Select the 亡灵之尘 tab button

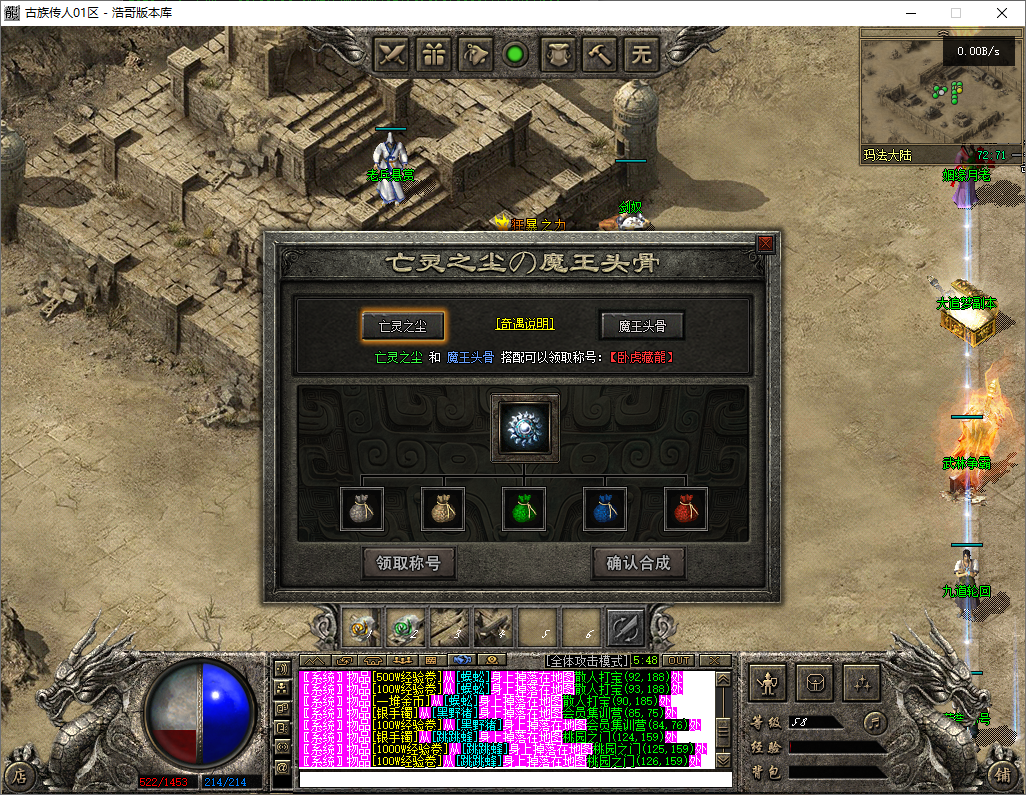(403, 325)
